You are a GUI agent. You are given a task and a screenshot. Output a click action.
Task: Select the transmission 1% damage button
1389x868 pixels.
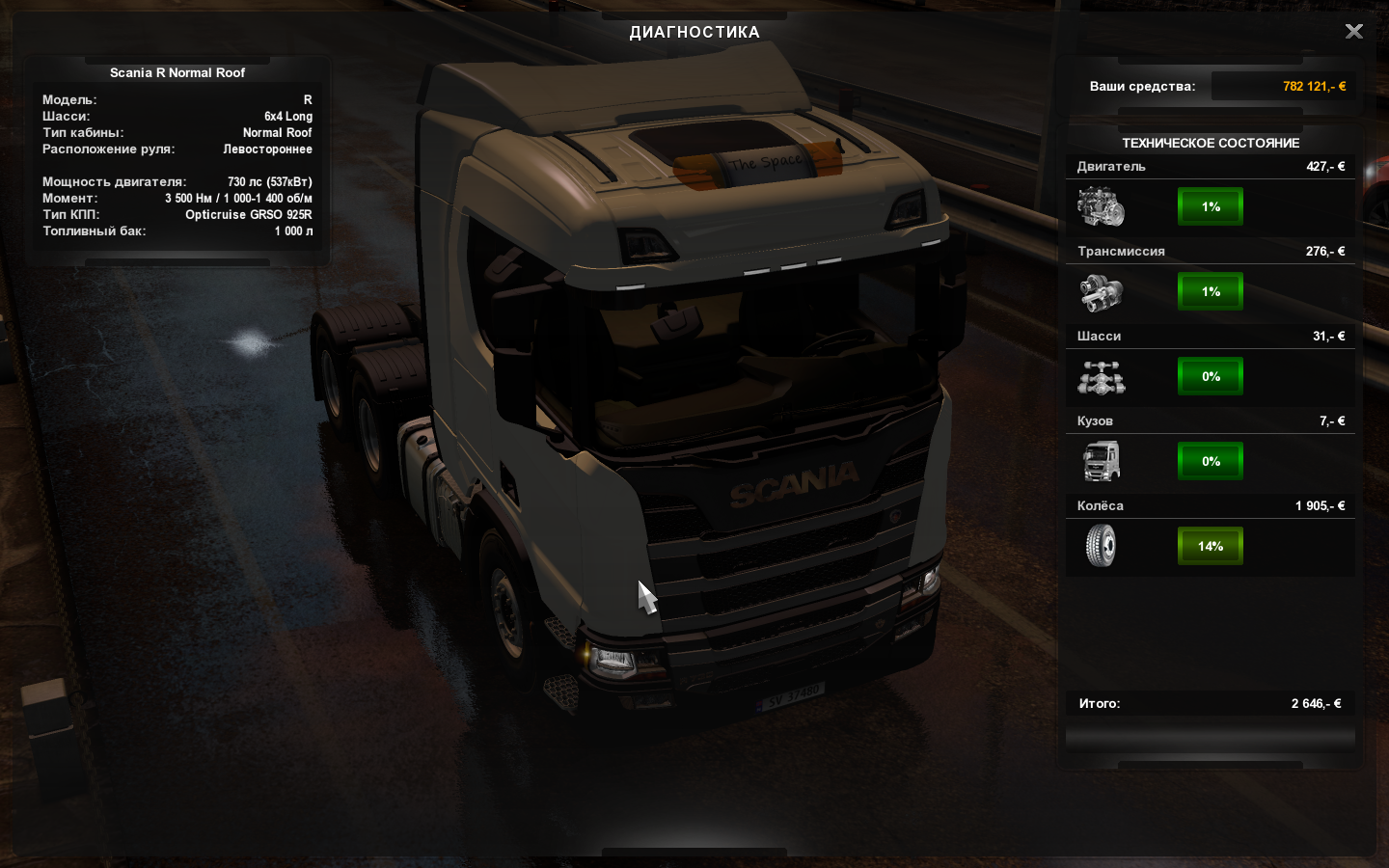pos(1211,291)
